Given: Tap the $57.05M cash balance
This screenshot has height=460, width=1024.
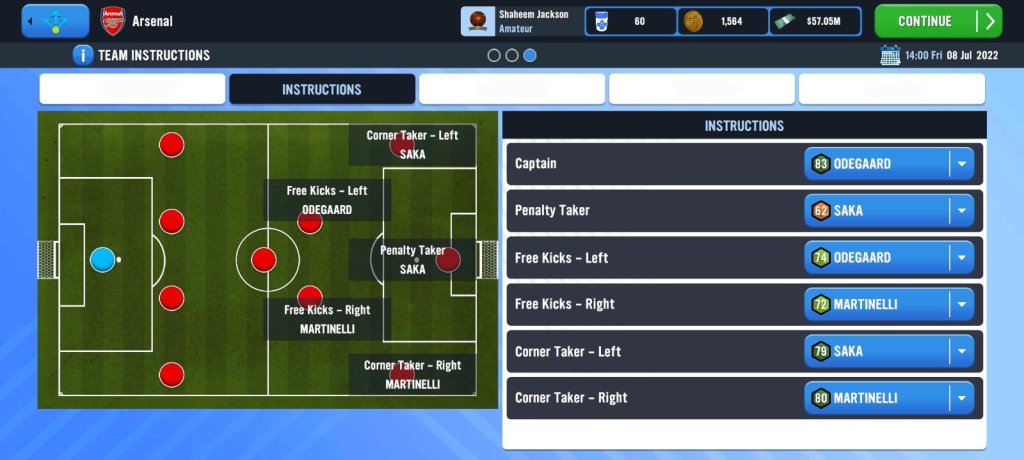Looking at the screenshot, I should click(x=815, y=21).
